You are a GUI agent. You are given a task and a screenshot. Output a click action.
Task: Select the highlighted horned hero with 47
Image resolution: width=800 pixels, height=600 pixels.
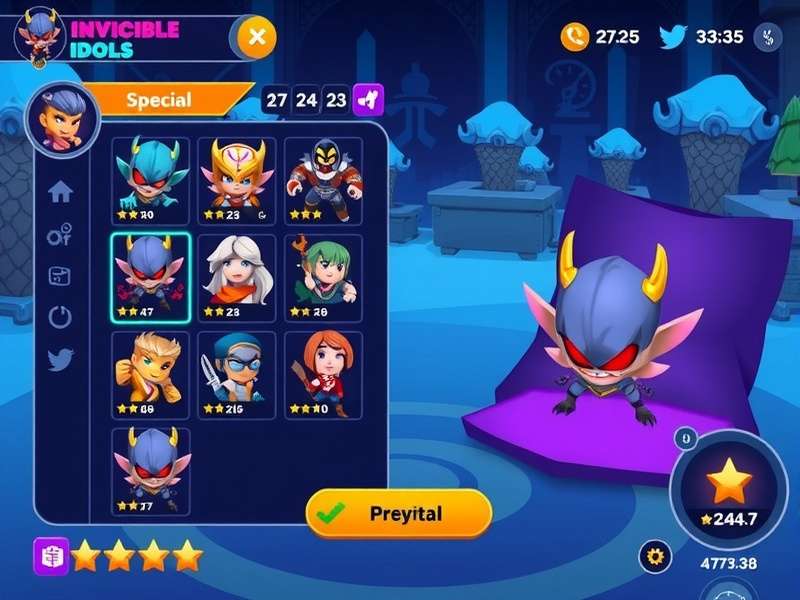[151, 278]
